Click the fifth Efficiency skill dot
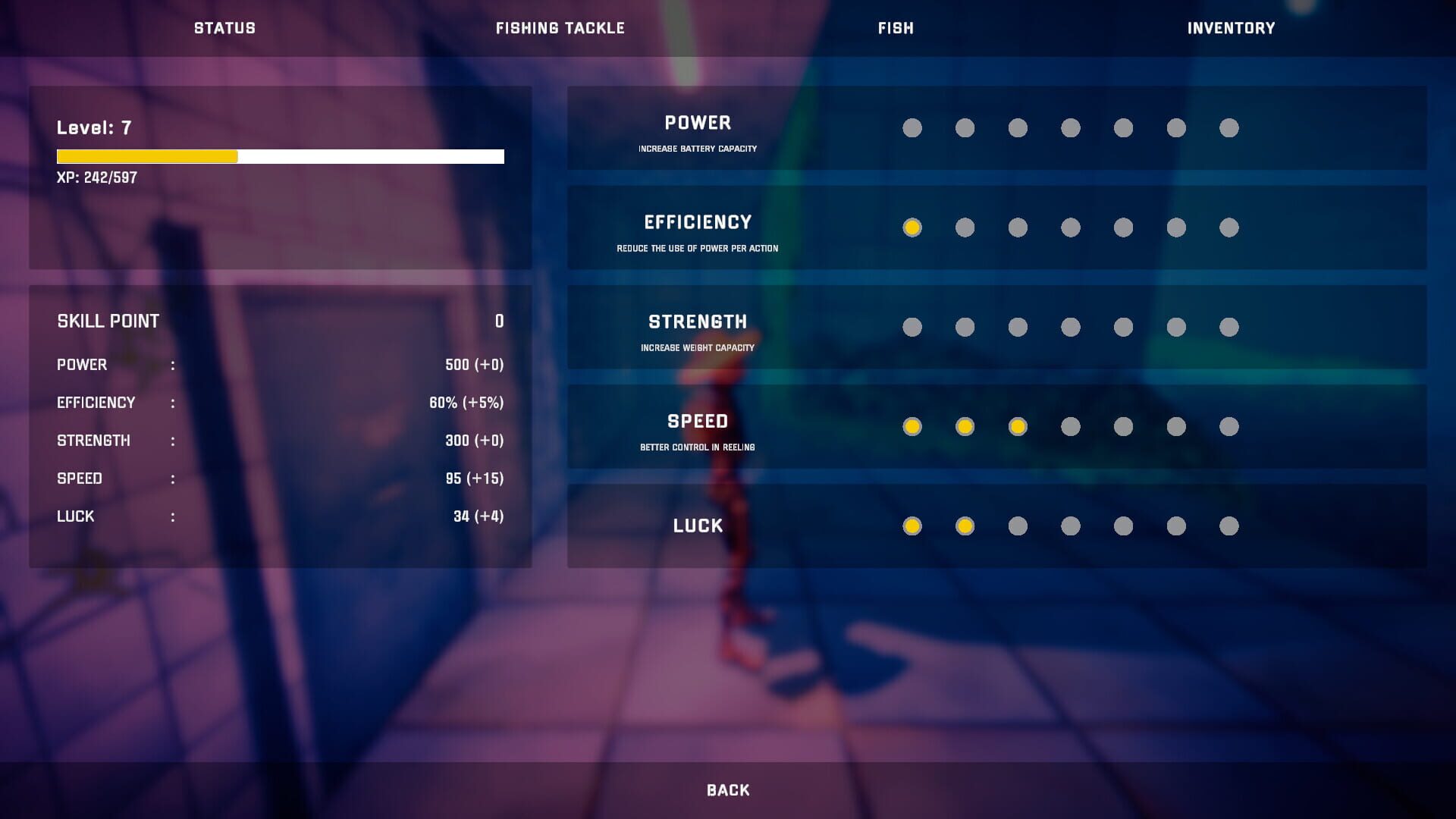 pos(1124,227)
